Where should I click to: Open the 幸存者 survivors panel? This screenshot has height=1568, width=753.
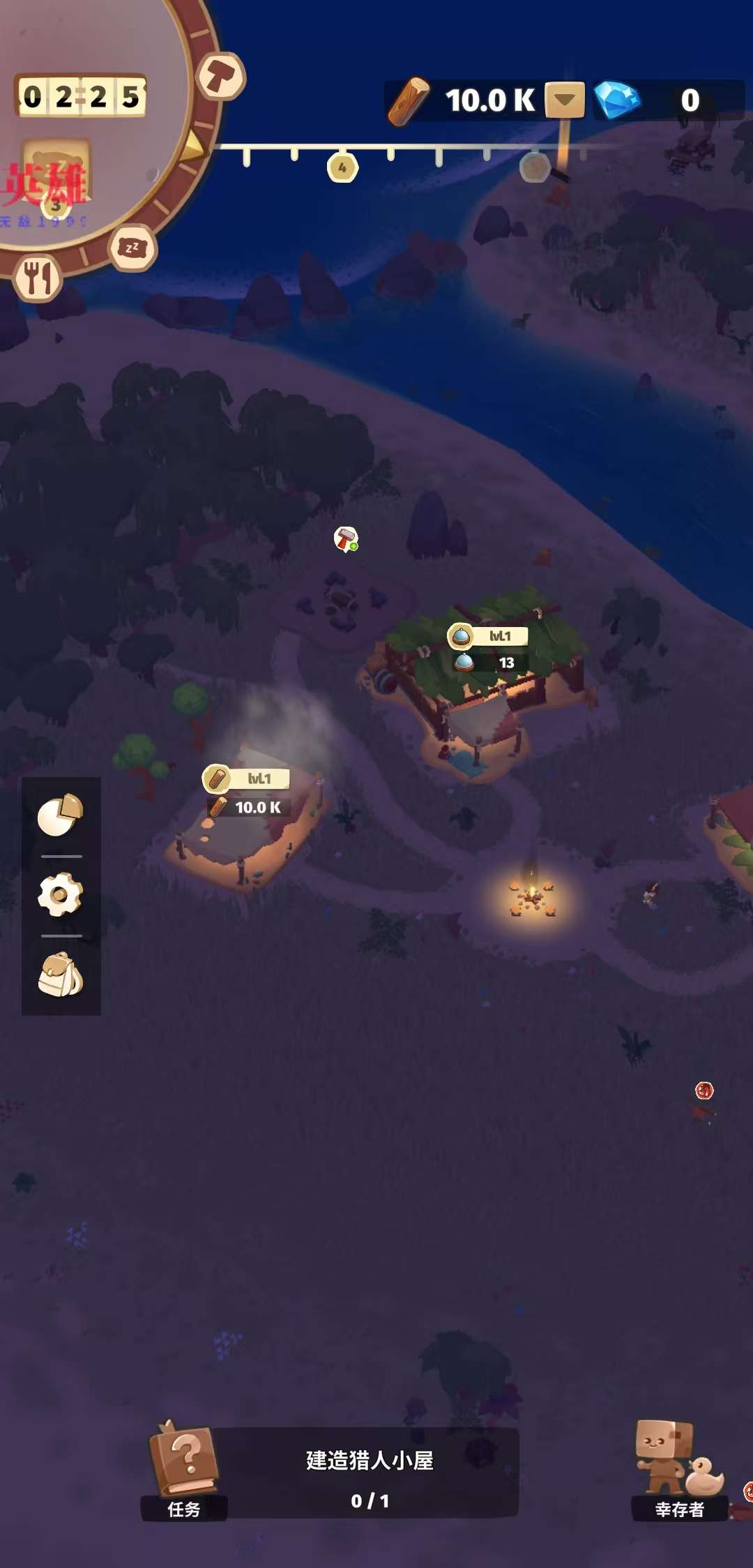click(678, 1469)
